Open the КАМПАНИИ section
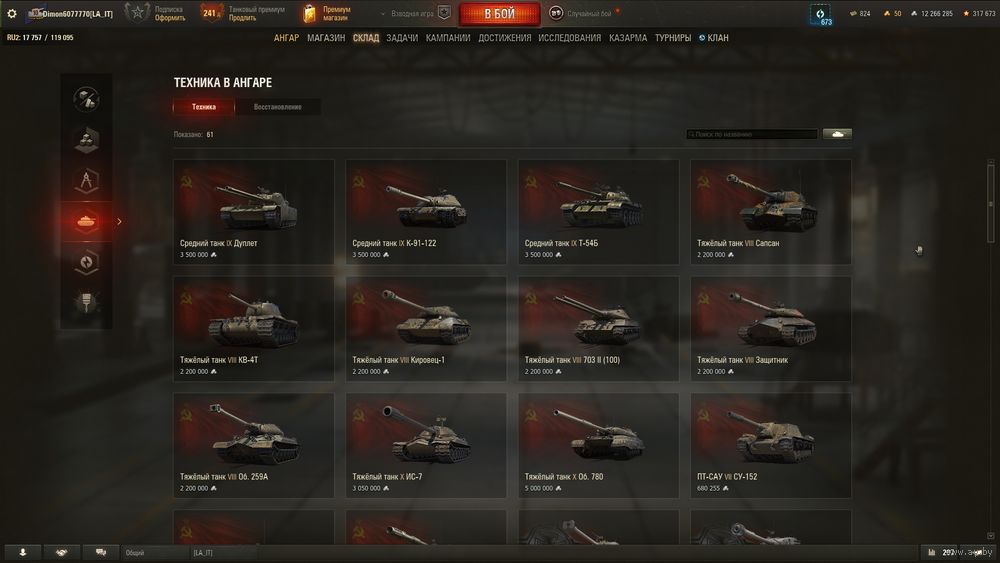Screen dimensions: 1000x563 point(448,38)
